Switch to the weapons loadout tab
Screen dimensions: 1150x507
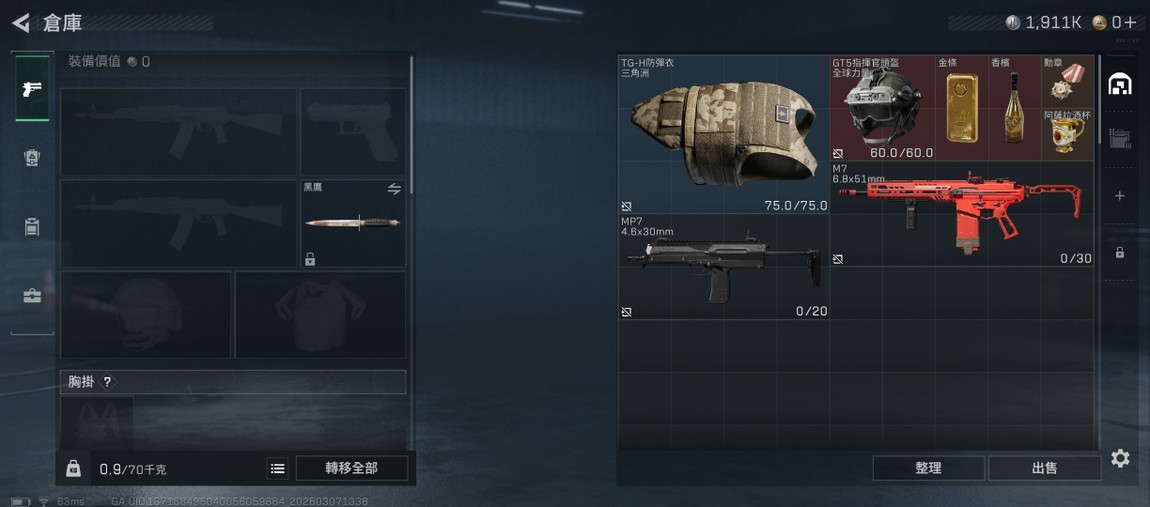32,90
